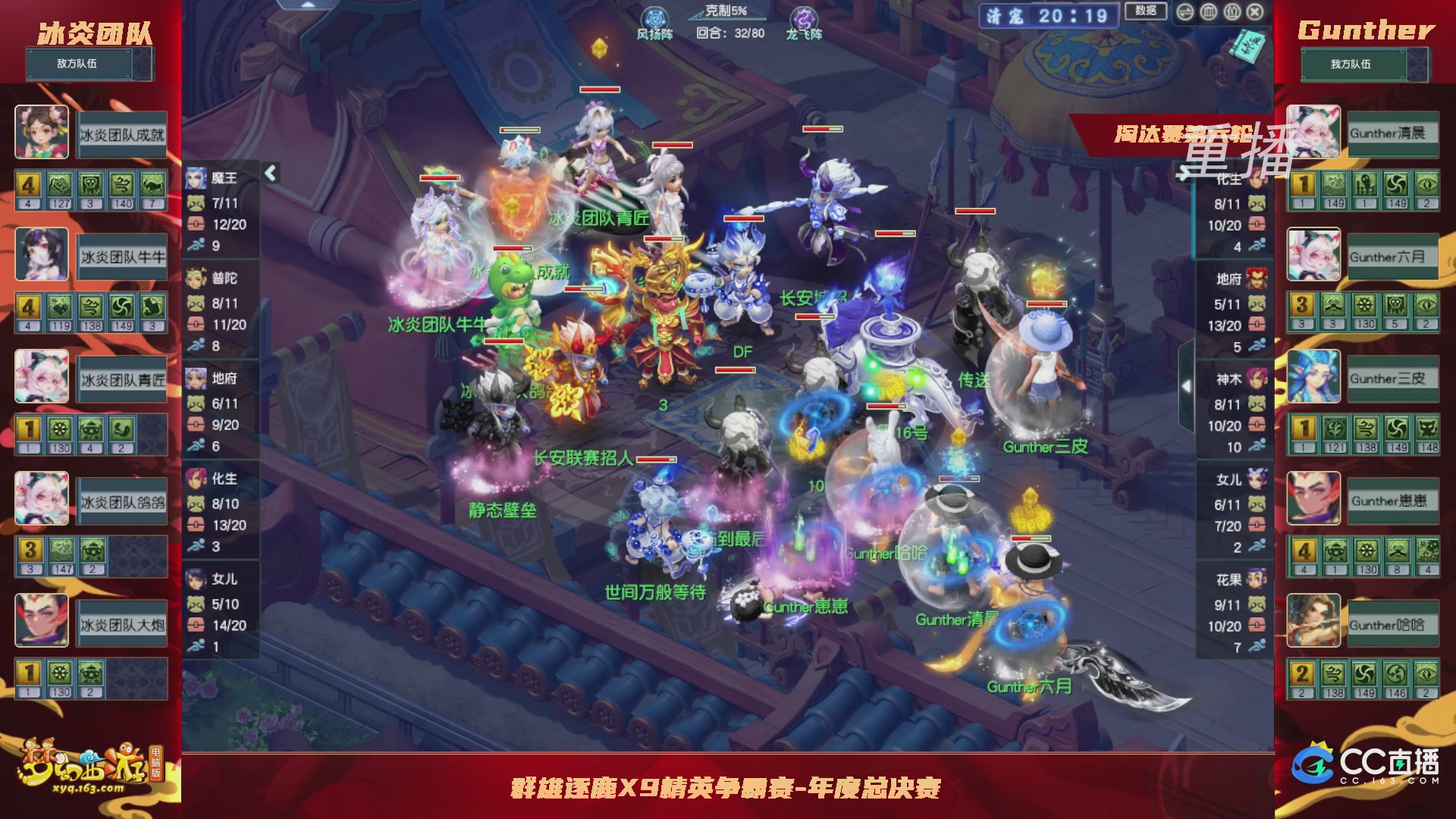Click the grid icon in the top-right toolbar
1456x819 pixels.
pos(1210,11)
